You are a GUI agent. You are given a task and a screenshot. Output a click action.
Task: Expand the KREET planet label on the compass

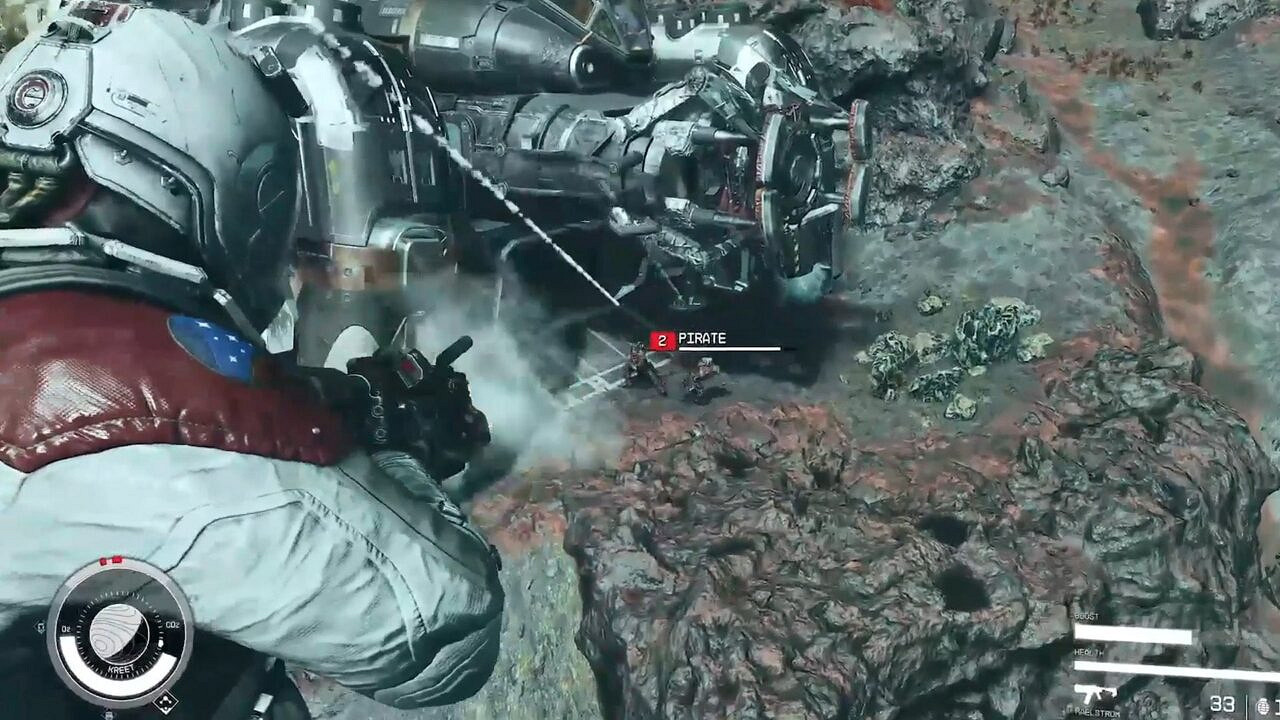[121, 669]
